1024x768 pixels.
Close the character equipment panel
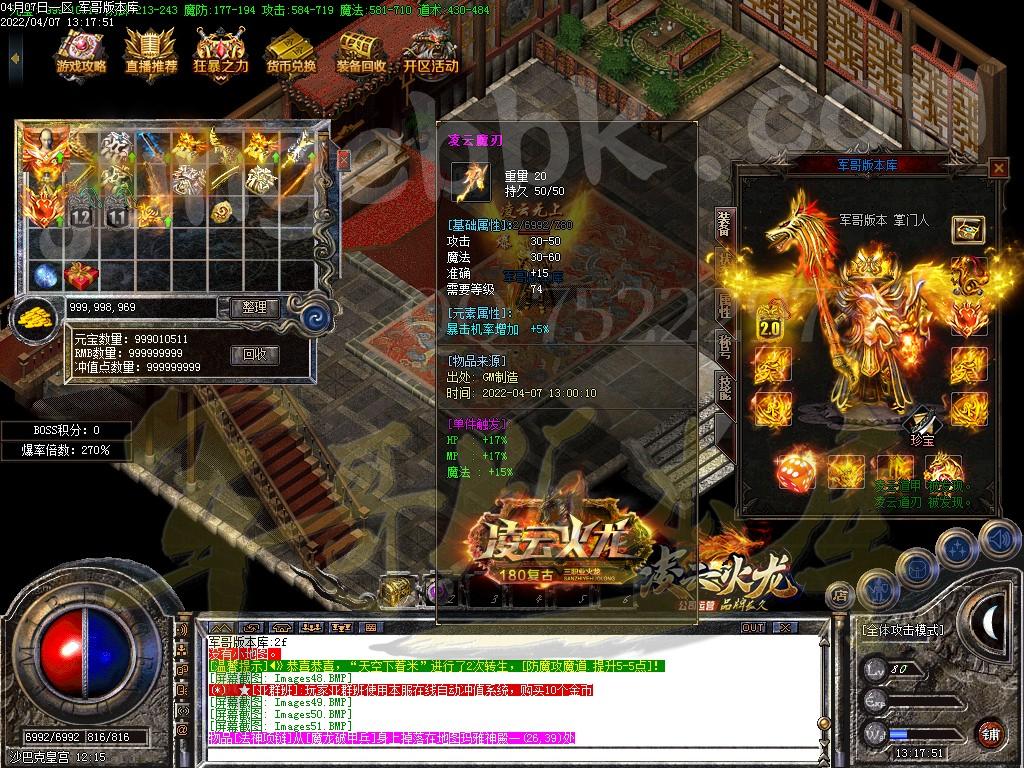997,168
